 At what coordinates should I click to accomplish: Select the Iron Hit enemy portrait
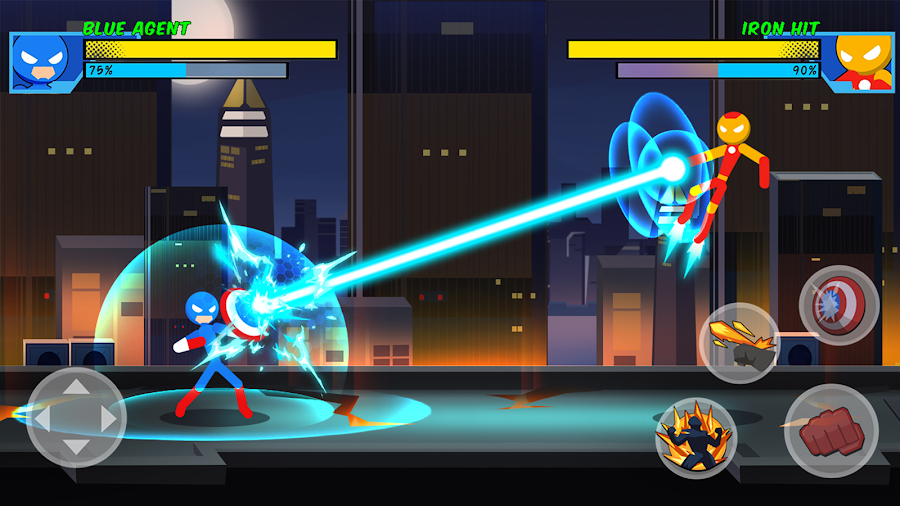coord(857,62)
